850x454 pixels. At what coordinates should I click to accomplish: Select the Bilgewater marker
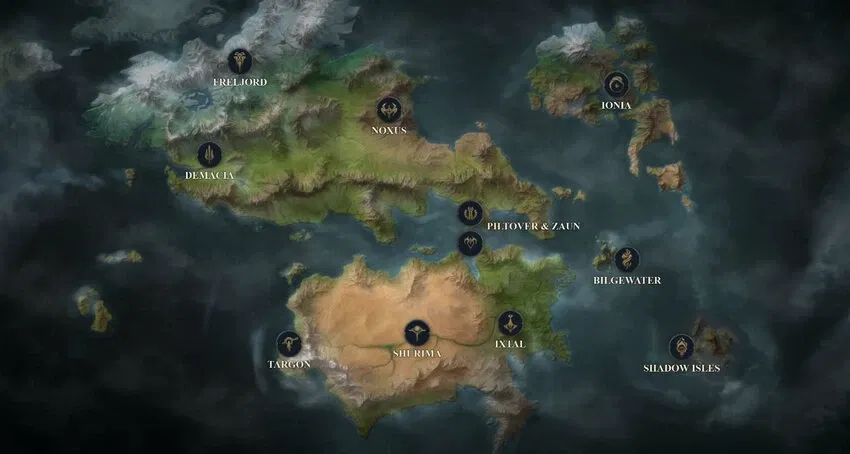626,259
